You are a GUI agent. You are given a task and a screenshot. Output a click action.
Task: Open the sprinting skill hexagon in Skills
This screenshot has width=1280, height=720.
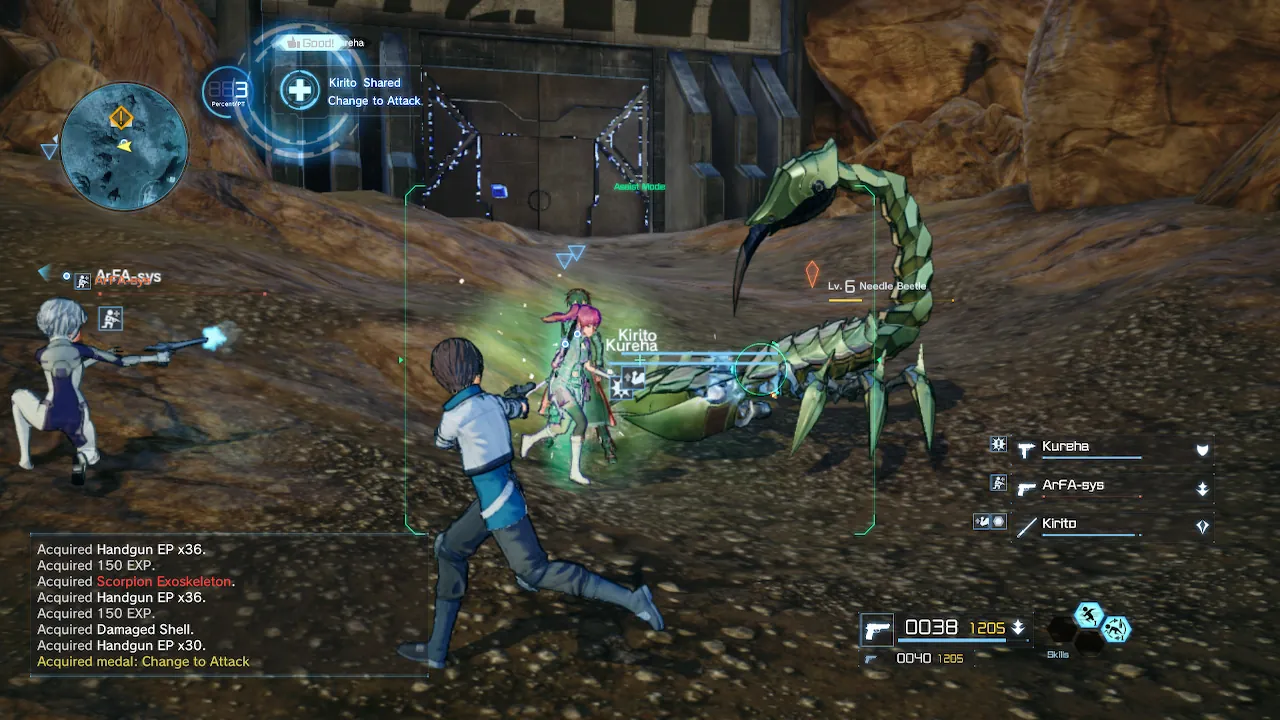[x=1087, y=615]
